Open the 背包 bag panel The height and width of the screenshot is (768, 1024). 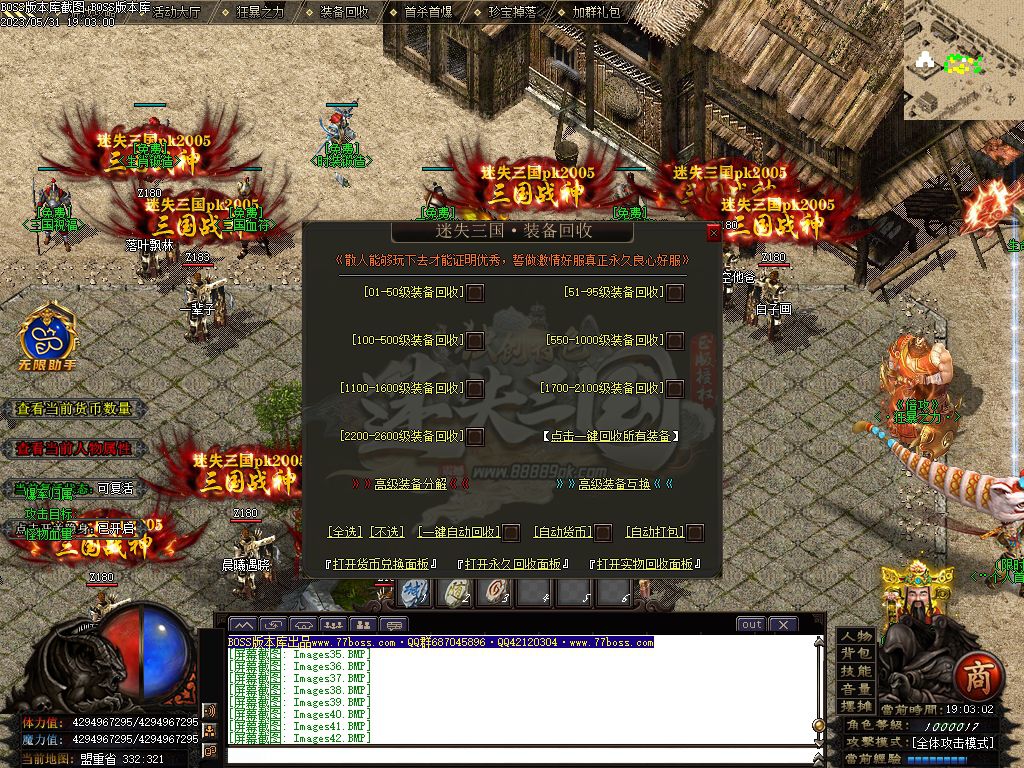(856, 653)
